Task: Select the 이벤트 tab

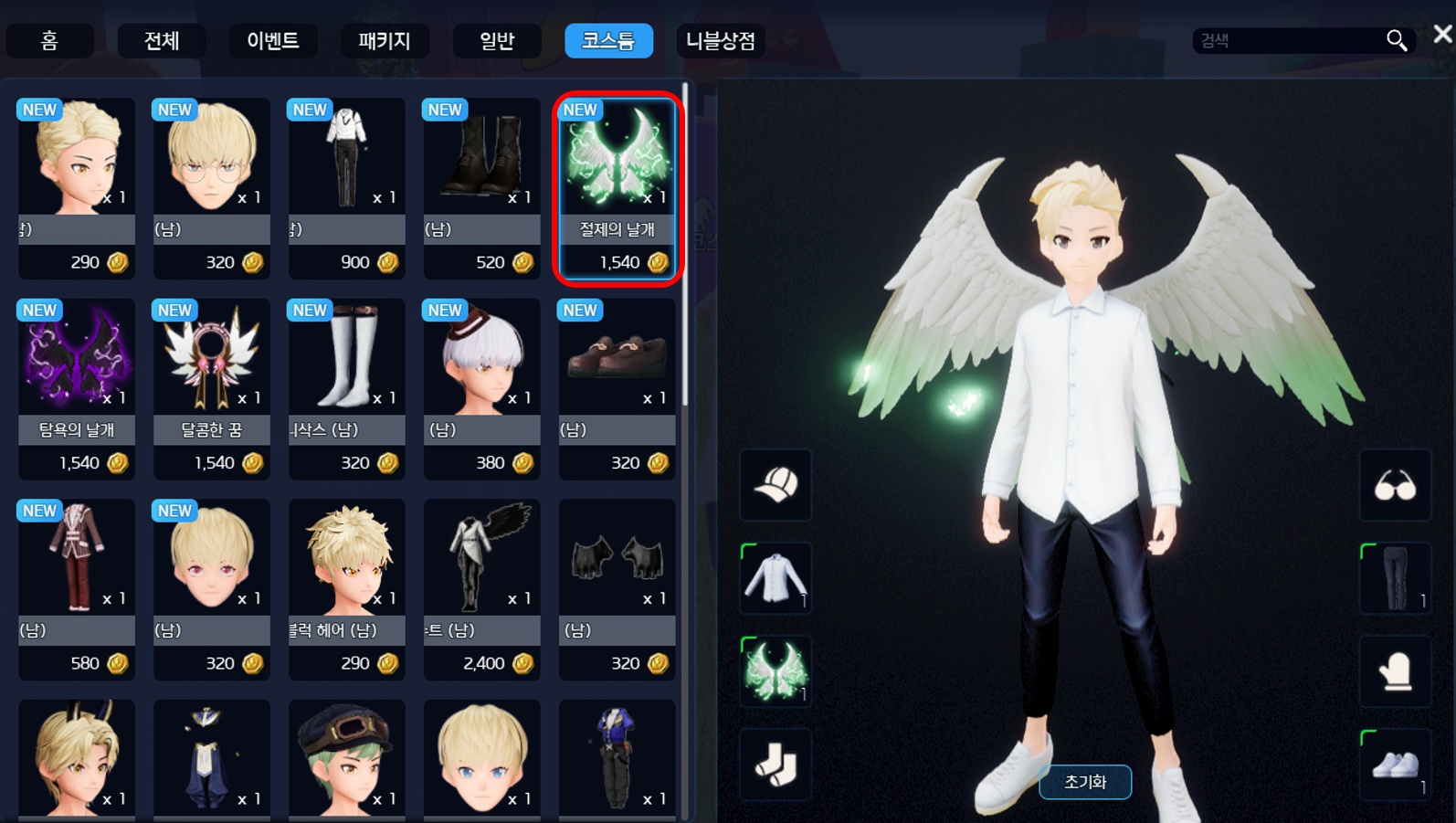Action: click(273, 41)
